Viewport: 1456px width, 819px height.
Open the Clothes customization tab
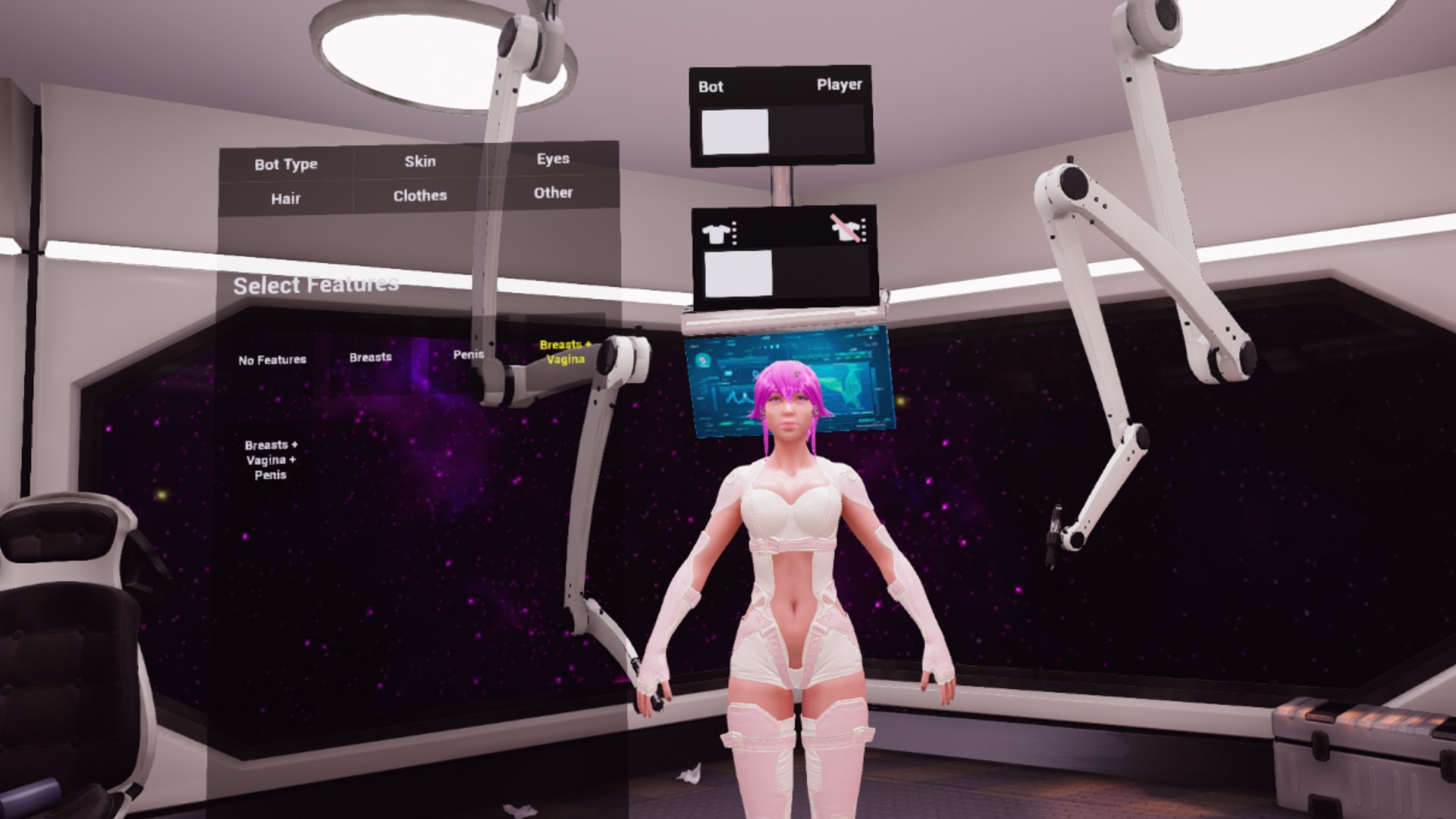click(x=419, y=195)
